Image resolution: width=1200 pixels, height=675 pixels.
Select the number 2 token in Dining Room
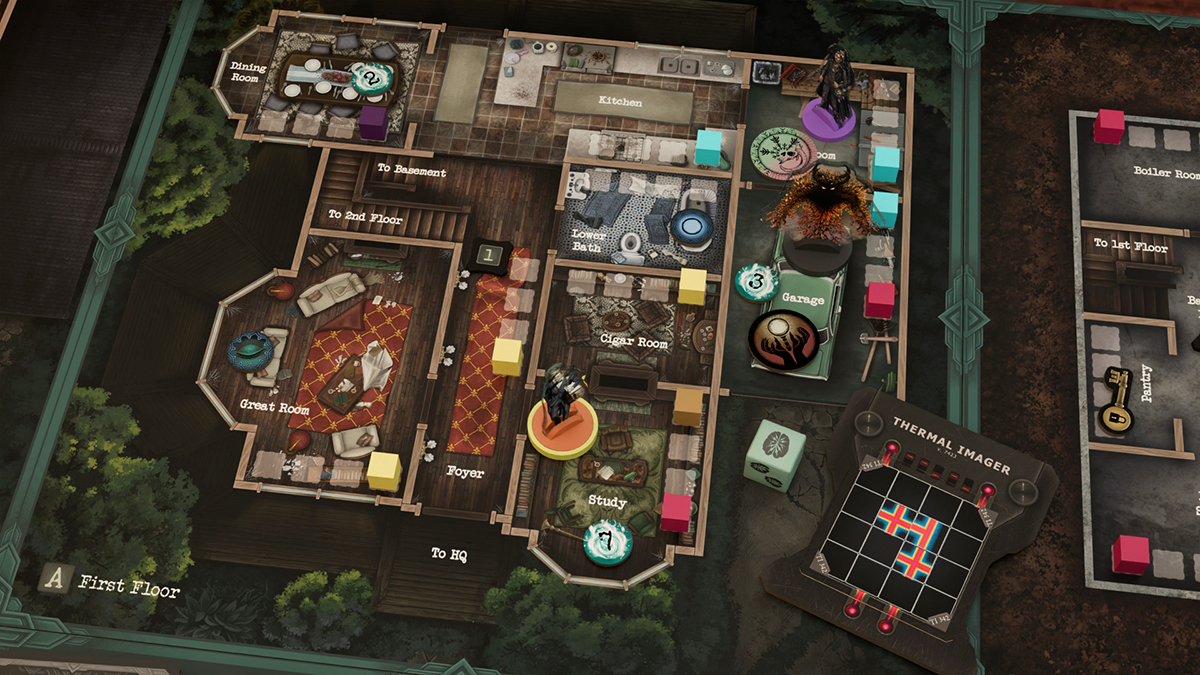(372, 76)
